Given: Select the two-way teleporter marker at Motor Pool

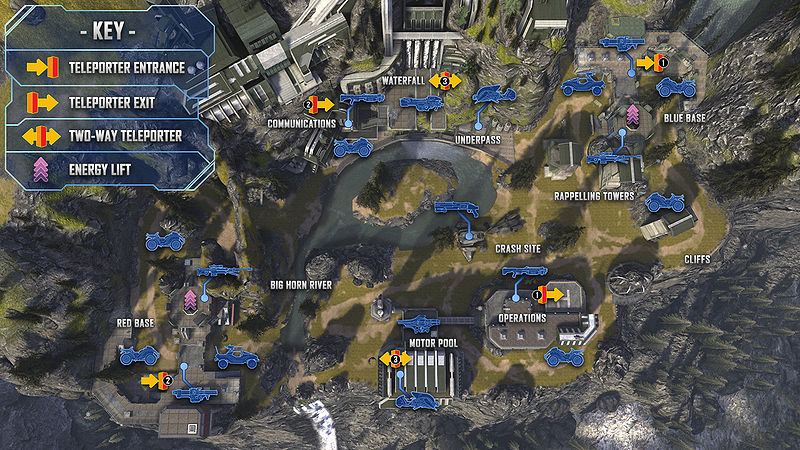Looking at the screenshot, I should 394,358.
